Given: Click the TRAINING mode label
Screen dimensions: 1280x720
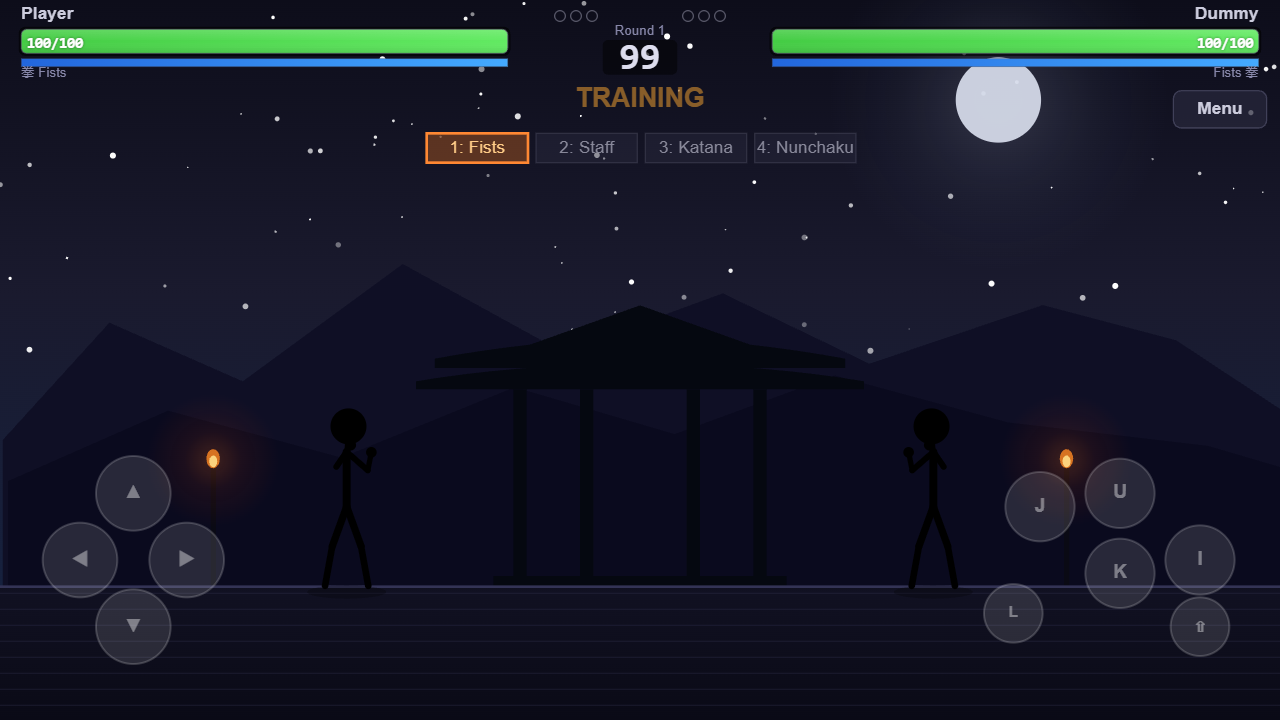Looking at the screenshot, I should [x=640, y=97].
